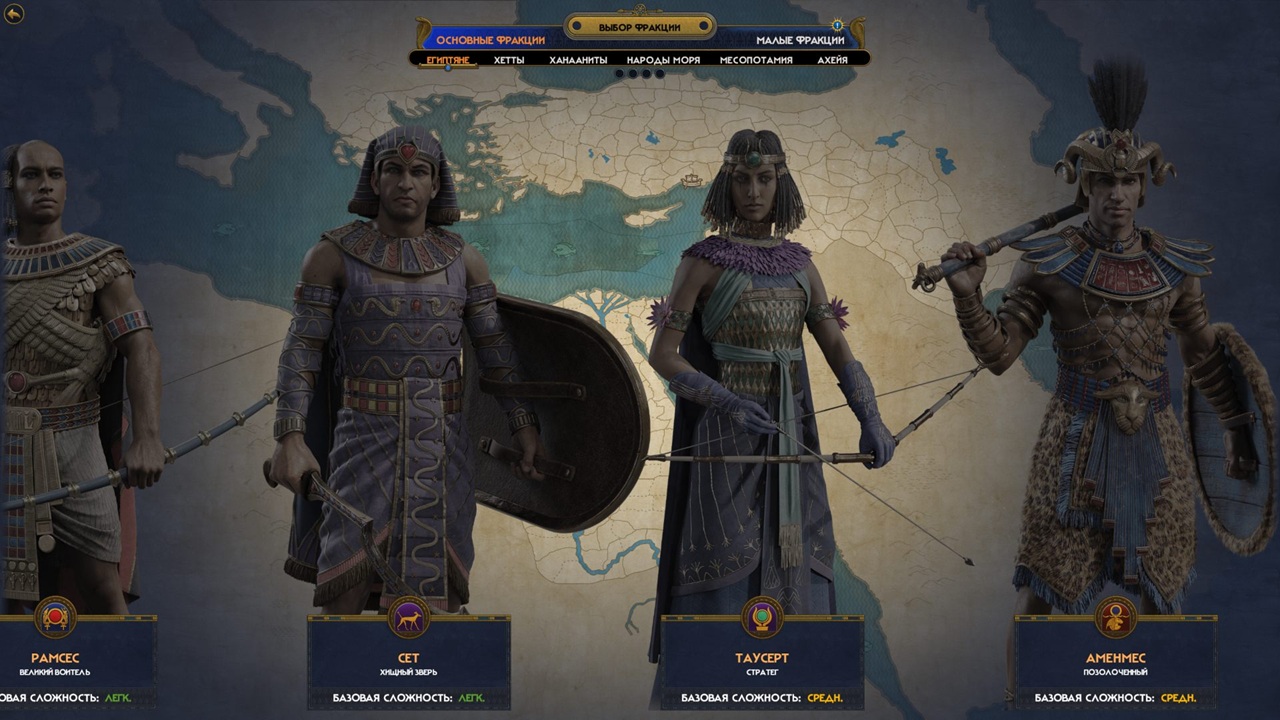
Task: Open the Ханааниты culture tab
Action: (578, 60)
